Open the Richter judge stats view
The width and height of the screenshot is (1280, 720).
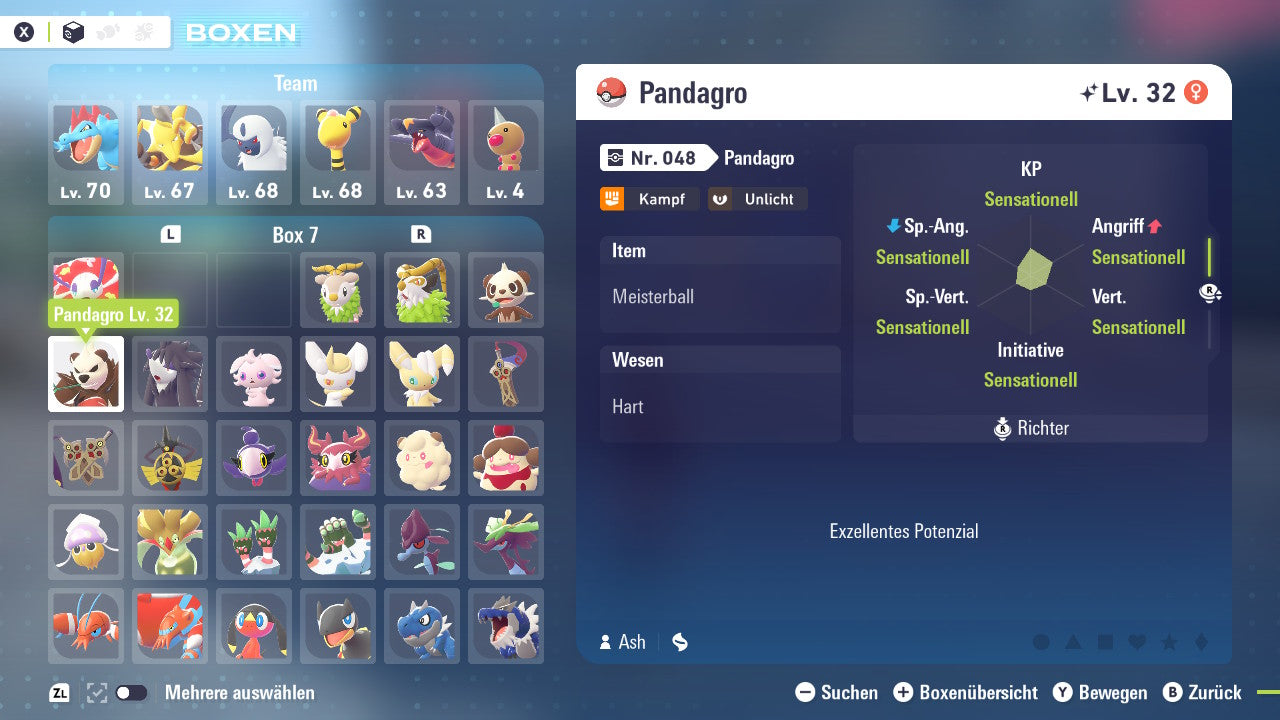point(1030,428)
